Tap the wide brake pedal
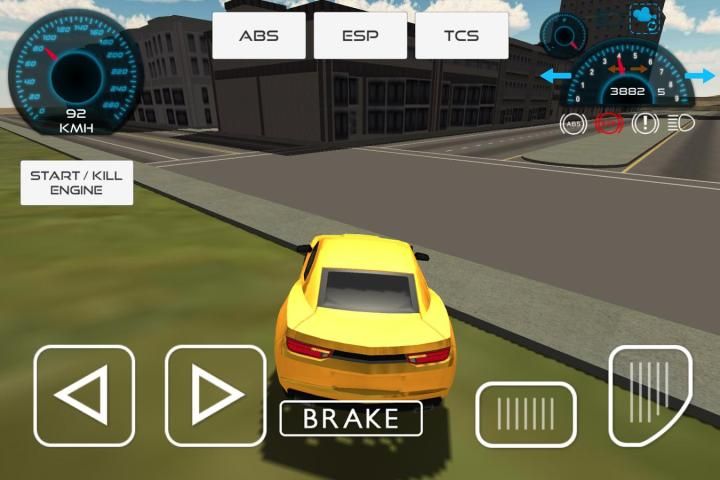Viewport: 720px width, 480px height. 525,414
